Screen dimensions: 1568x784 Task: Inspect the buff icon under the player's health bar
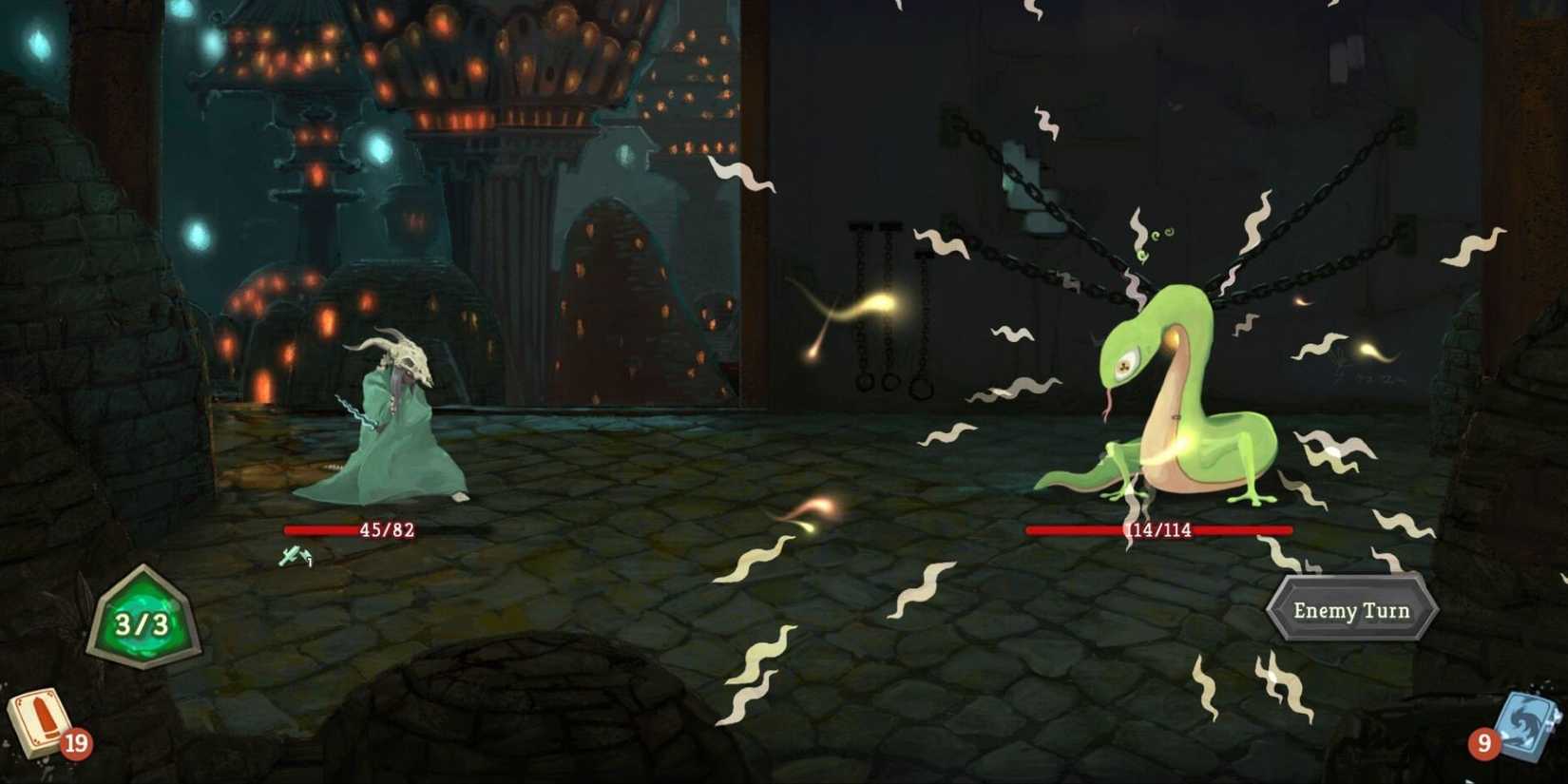295,555
